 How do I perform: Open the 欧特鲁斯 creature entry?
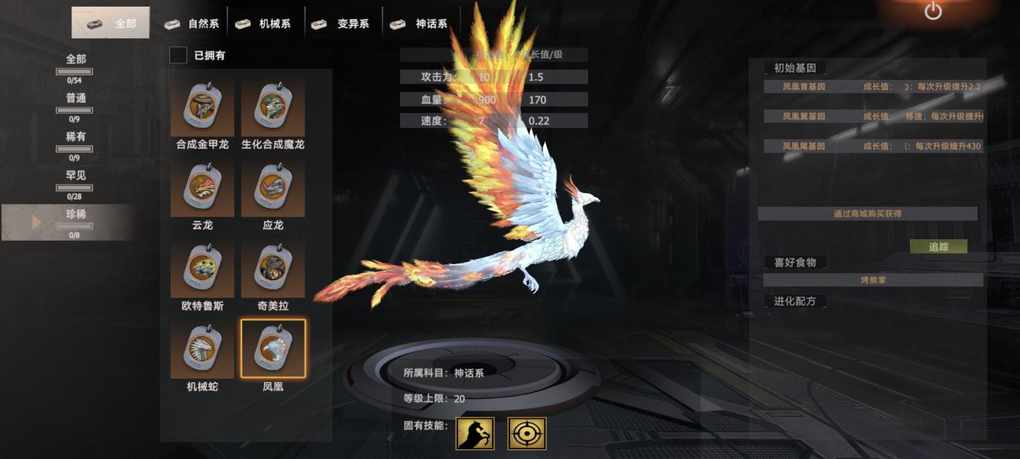pyautogui.click(x=202, y=267)
